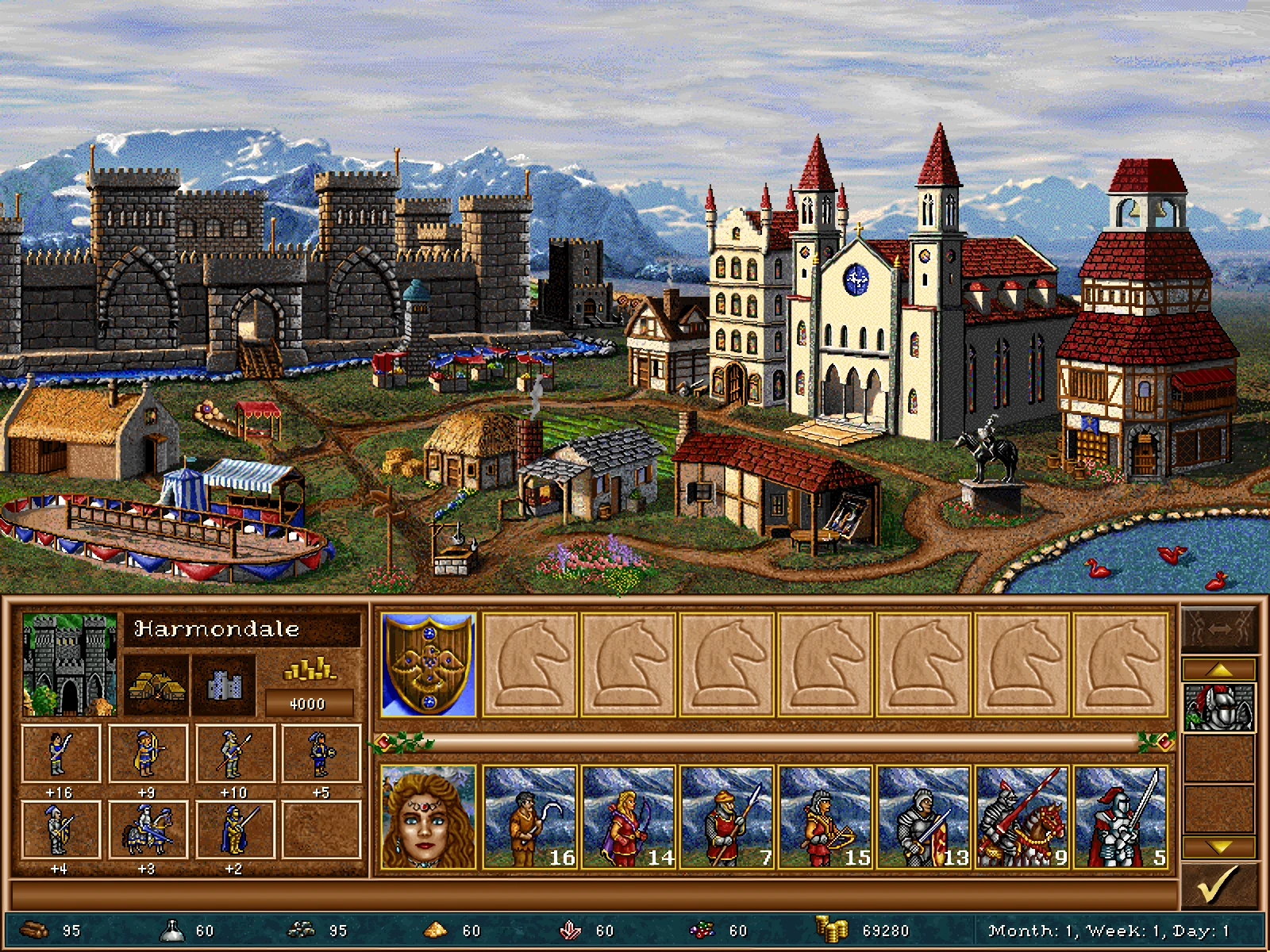Image resolution: width=1270 pixels, height=952 pixels.
Task: Select the pikeman stack of 7
Action: (x=726, y=817)
